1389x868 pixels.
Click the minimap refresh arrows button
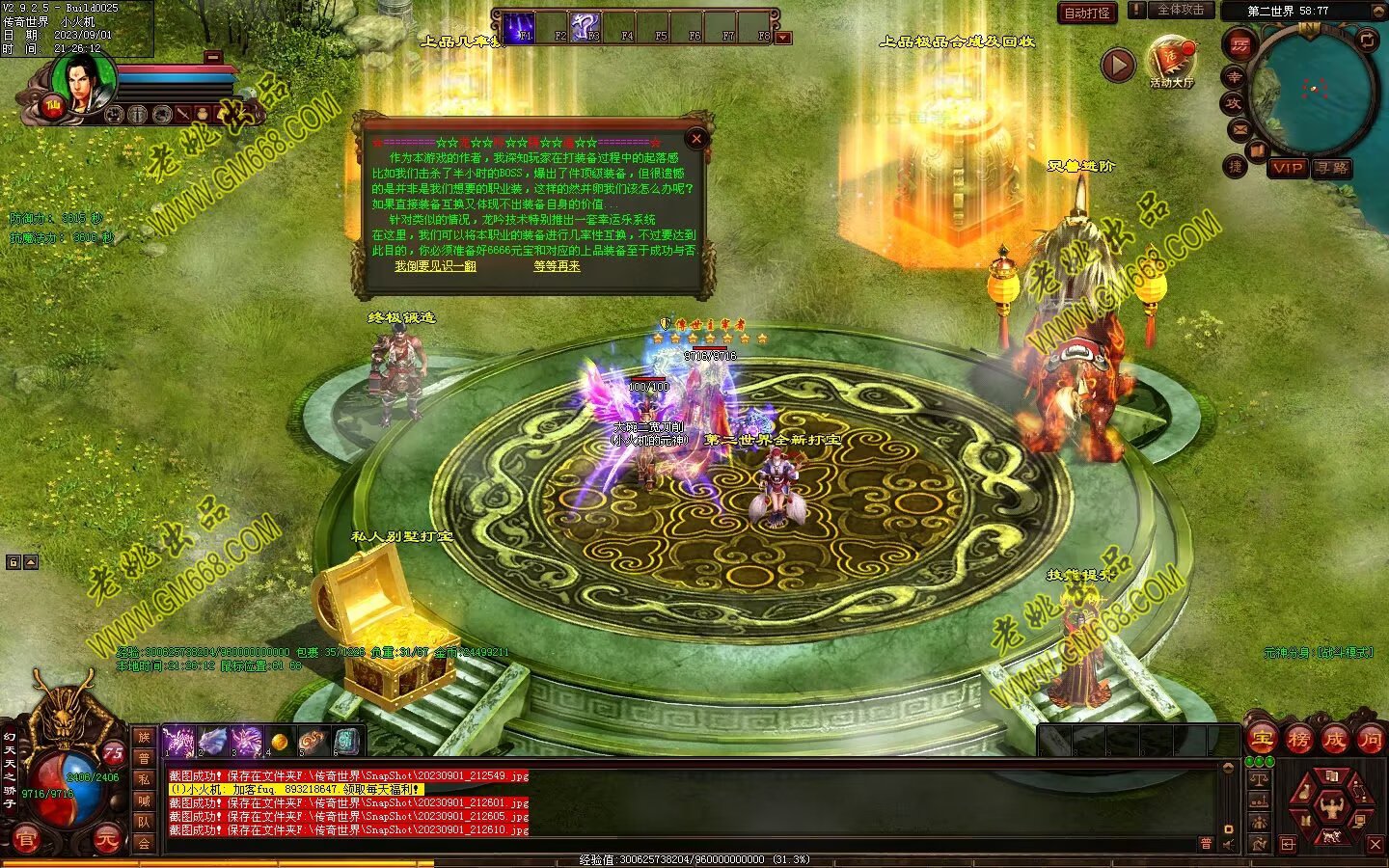[x=1367, y=40]
